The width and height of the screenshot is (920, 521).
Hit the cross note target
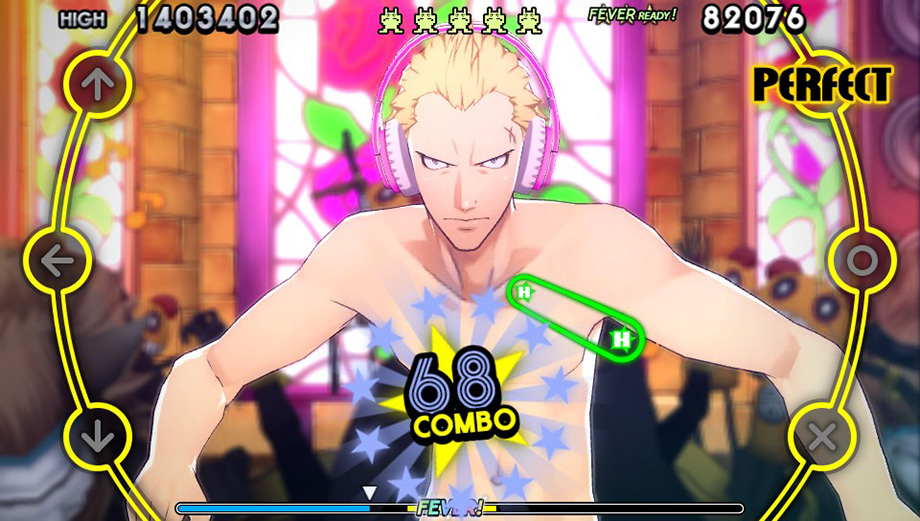point(822,437)
